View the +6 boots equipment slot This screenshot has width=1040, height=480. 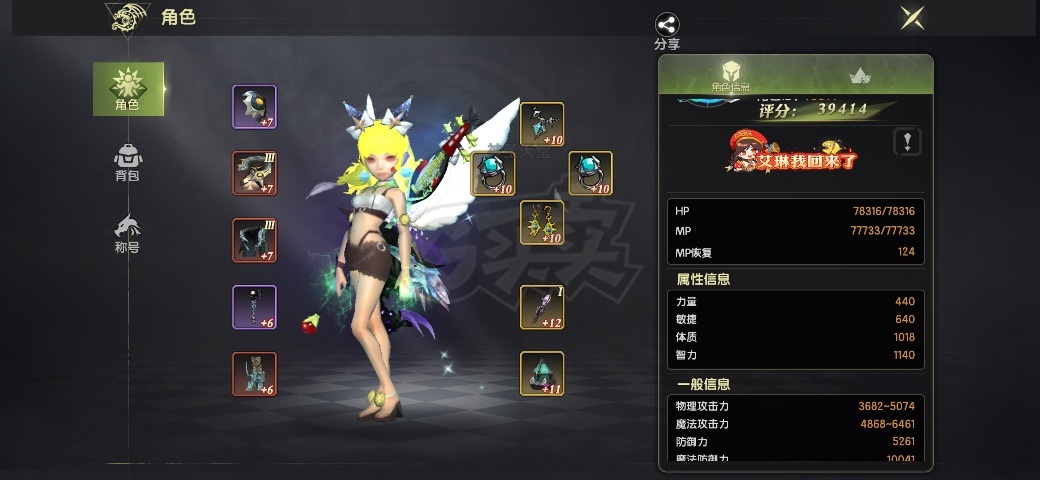click(x=254, y=374)
